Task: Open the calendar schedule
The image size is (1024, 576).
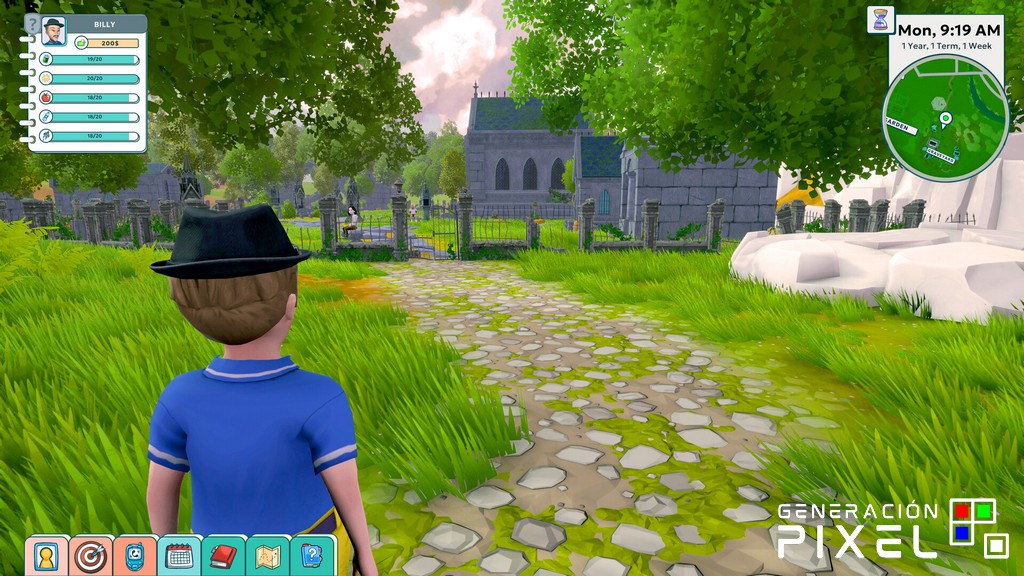Action: coord(179,556)
